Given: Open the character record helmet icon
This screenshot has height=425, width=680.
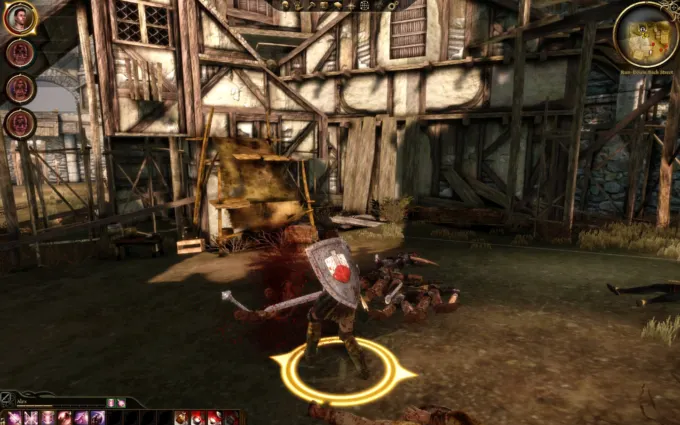Looking at the screenshot, I should [285, 5].
